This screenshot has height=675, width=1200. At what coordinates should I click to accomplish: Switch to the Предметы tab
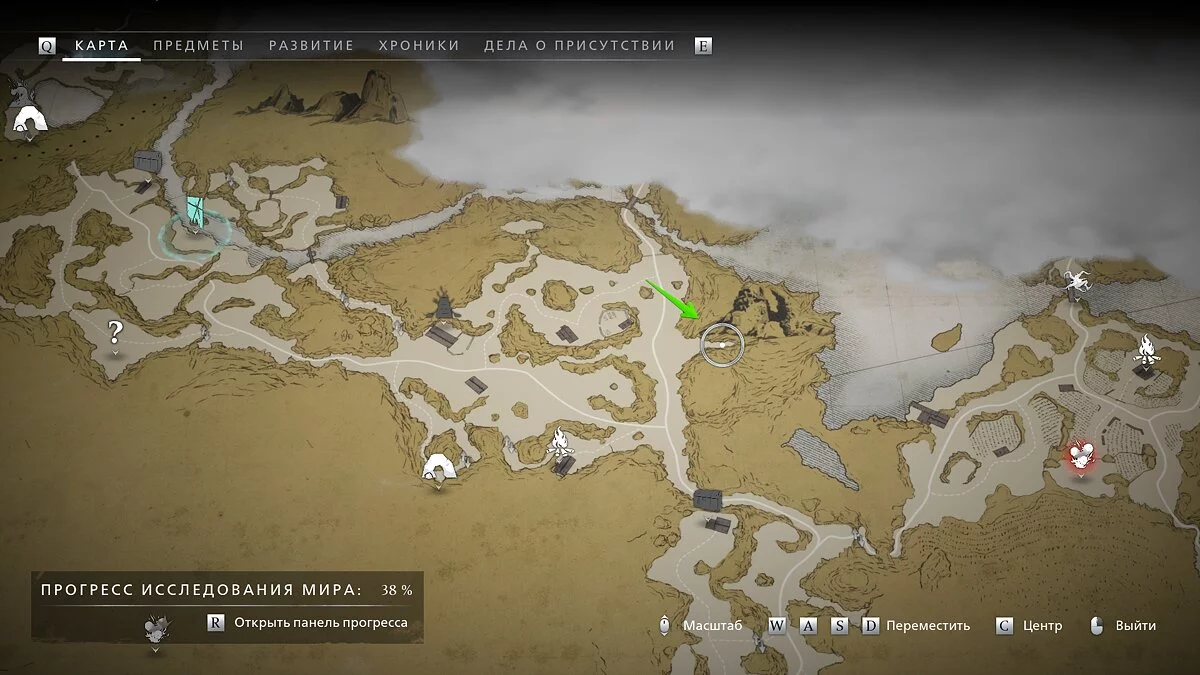[x=198, y=45]
